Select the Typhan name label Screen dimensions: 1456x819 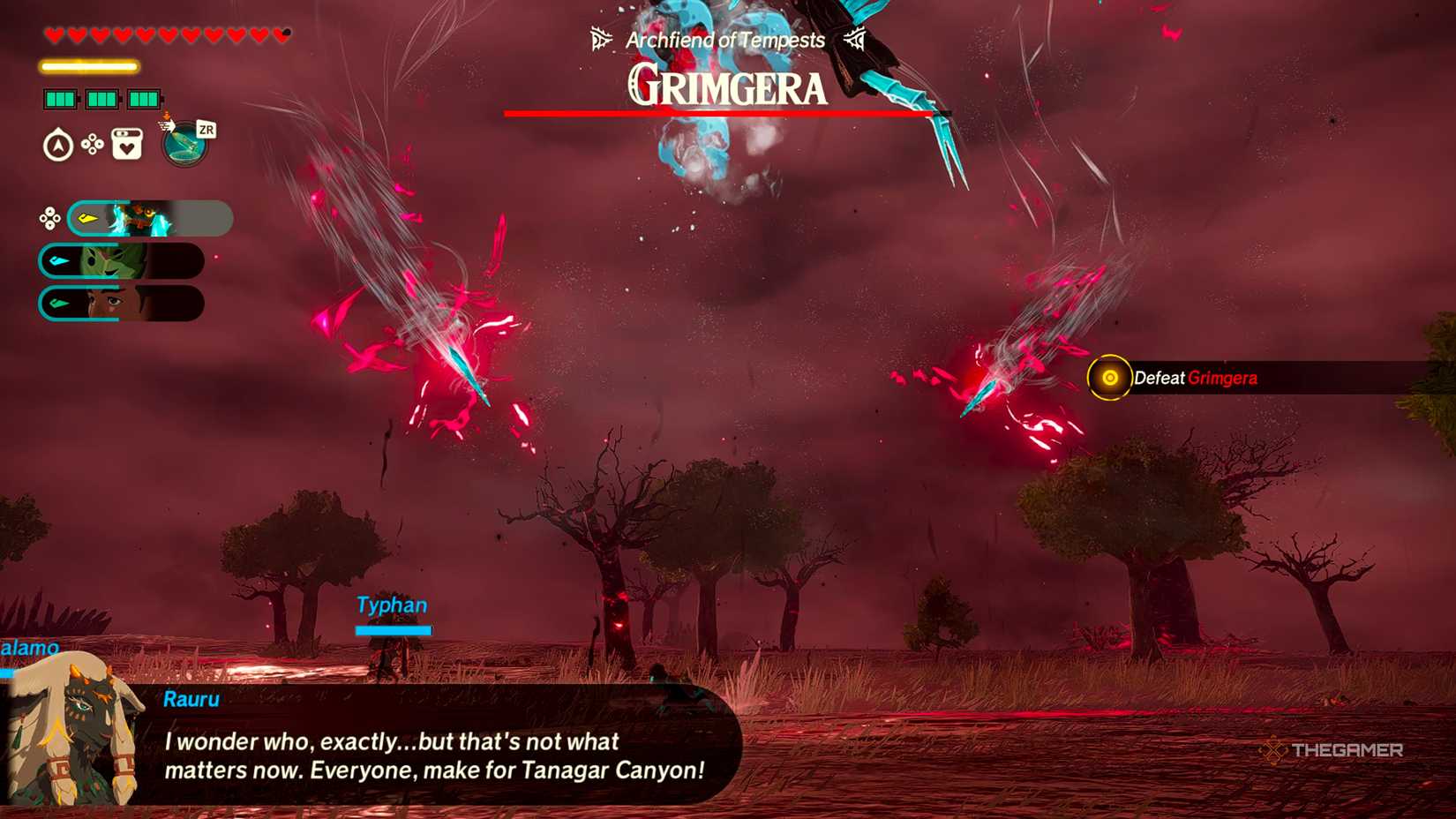(x=391, y=605)
